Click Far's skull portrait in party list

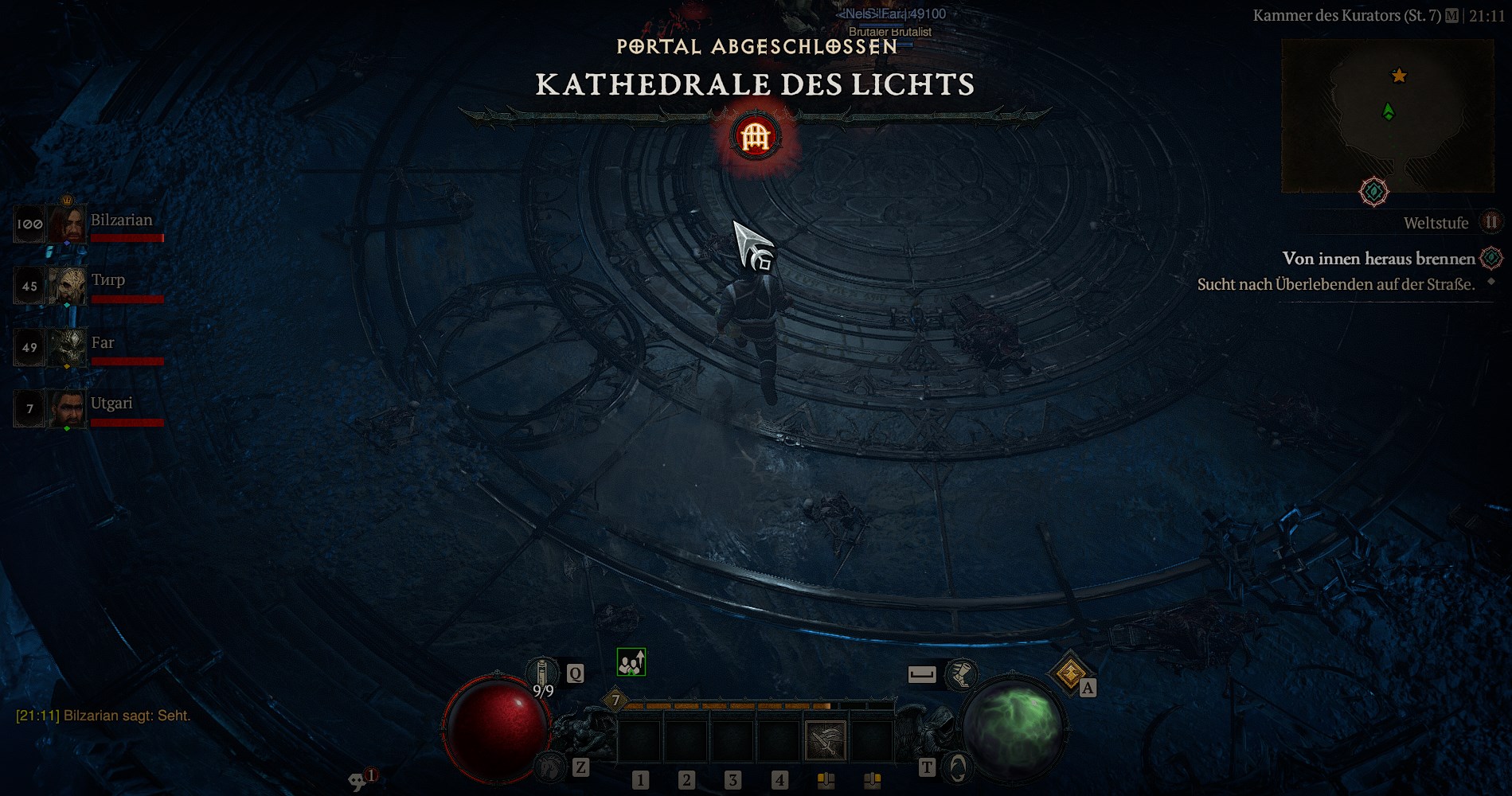[x=67, y=347]
